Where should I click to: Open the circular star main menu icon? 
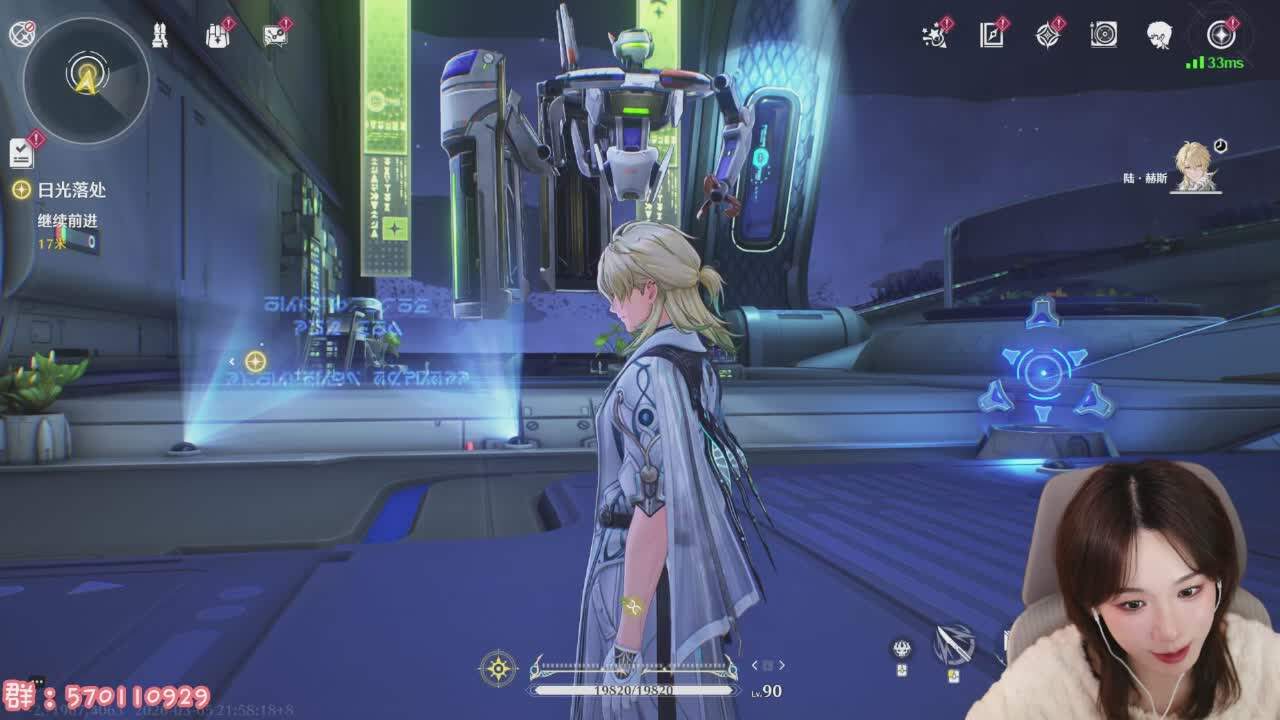(1221, 35)
